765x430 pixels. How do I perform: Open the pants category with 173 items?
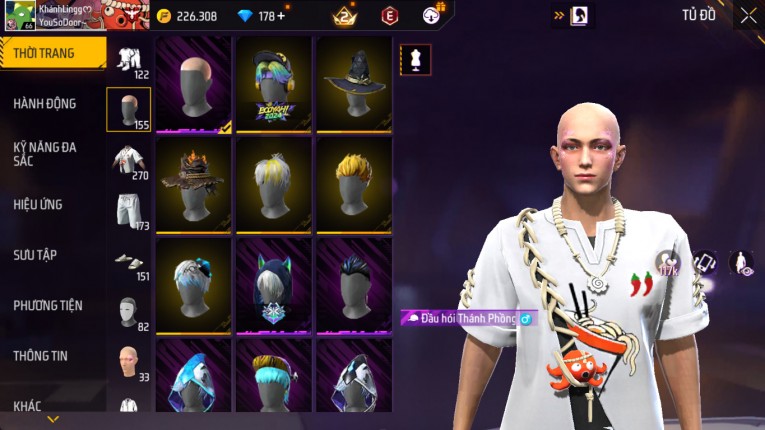128,210
